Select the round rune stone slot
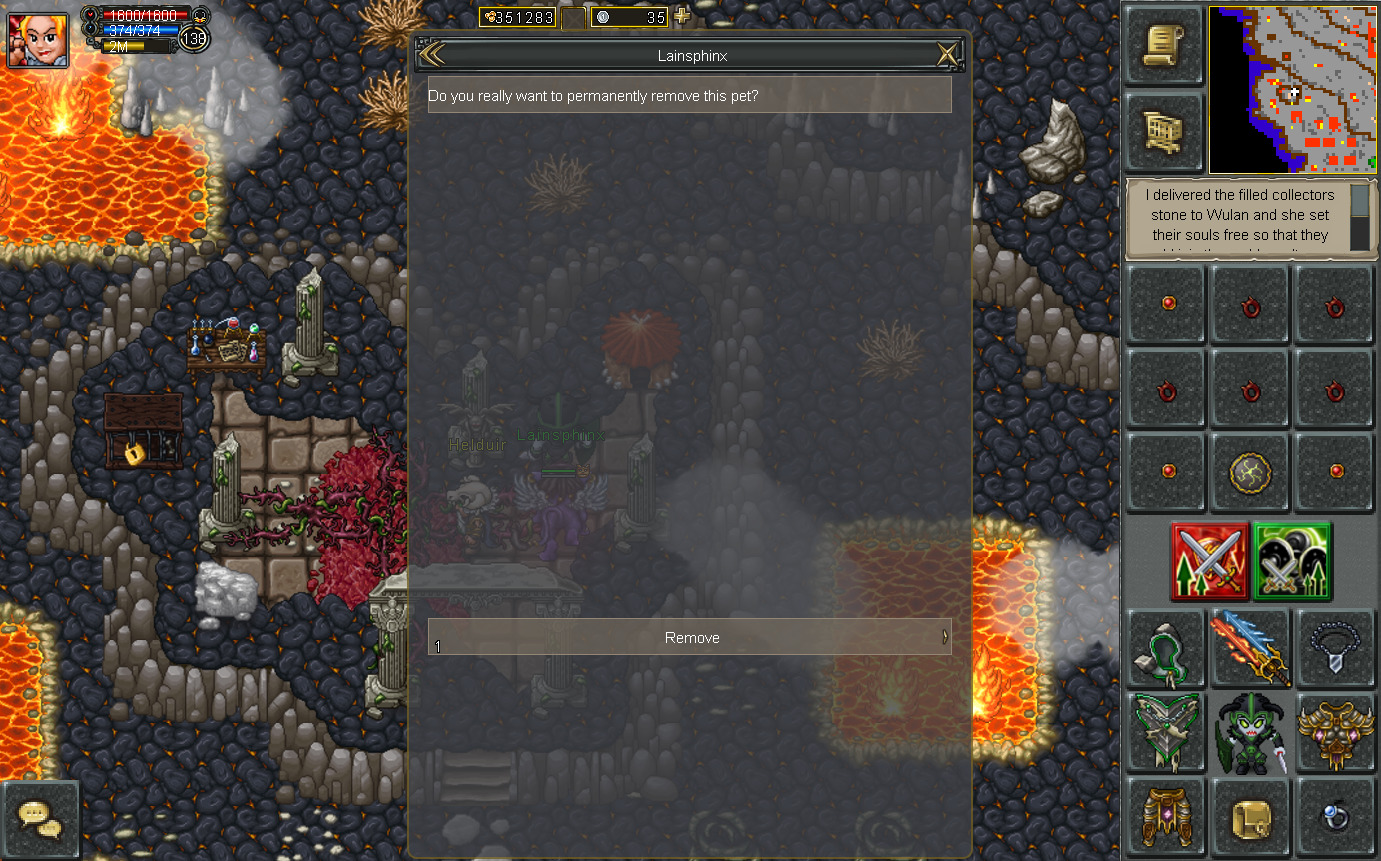 click(1250, 471)
